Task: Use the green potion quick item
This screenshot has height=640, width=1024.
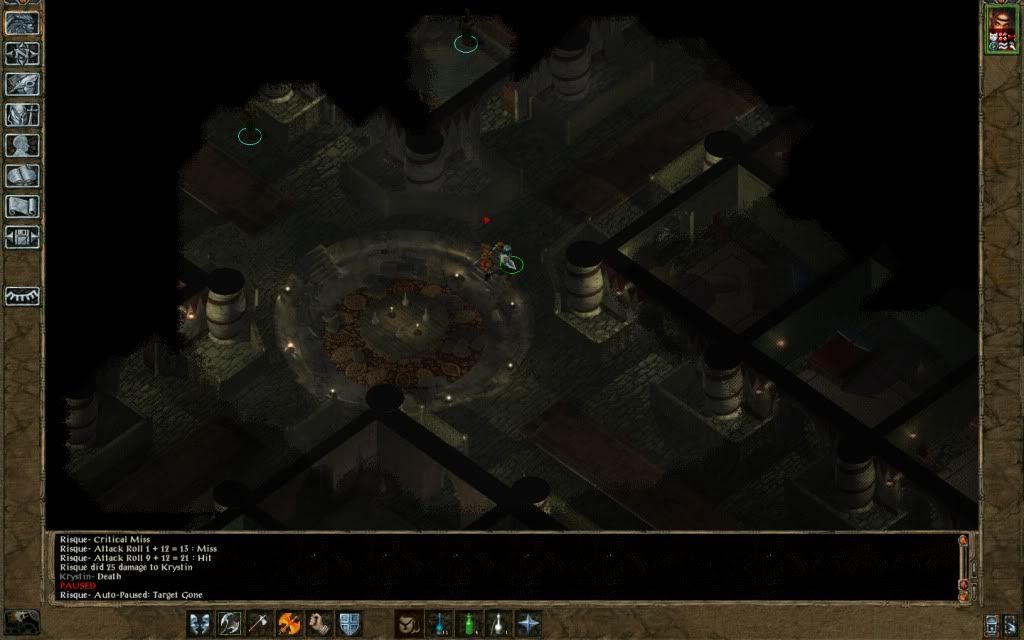Action: 468,623
